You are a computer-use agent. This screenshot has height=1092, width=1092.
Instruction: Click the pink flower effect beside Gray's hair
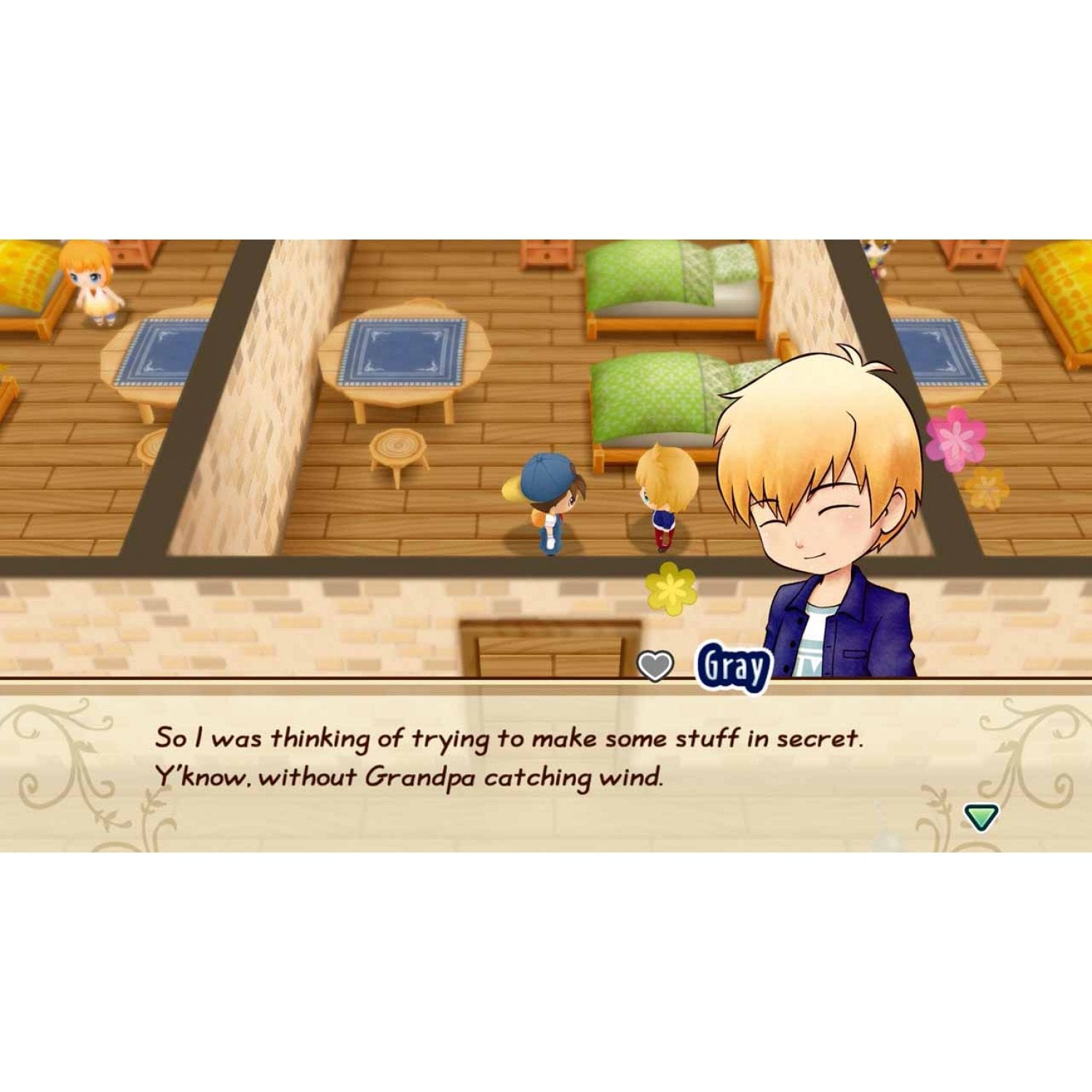coord(954,437)
